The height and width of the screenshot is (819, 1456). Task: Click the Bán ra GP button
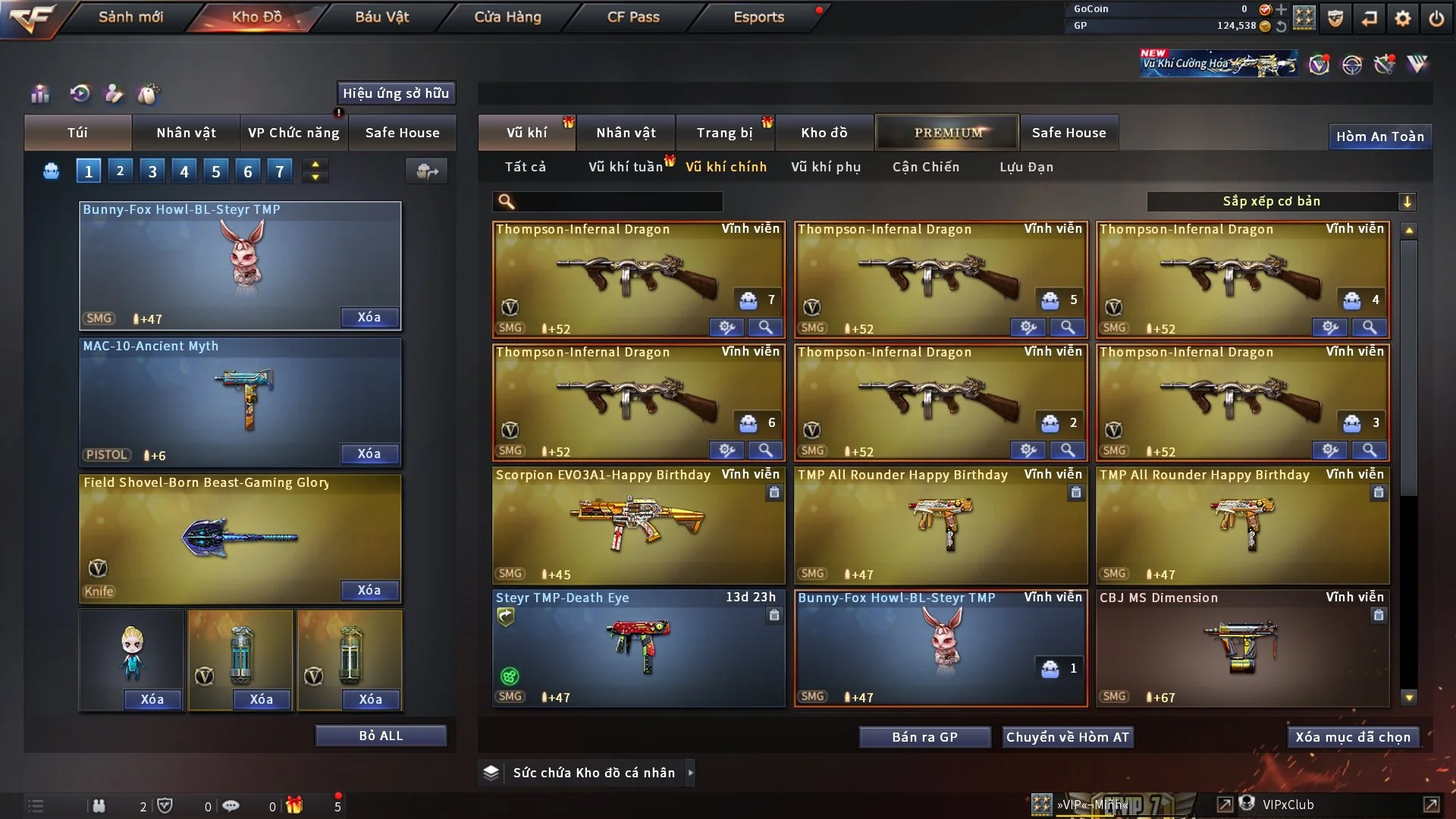tap(924, 737)
